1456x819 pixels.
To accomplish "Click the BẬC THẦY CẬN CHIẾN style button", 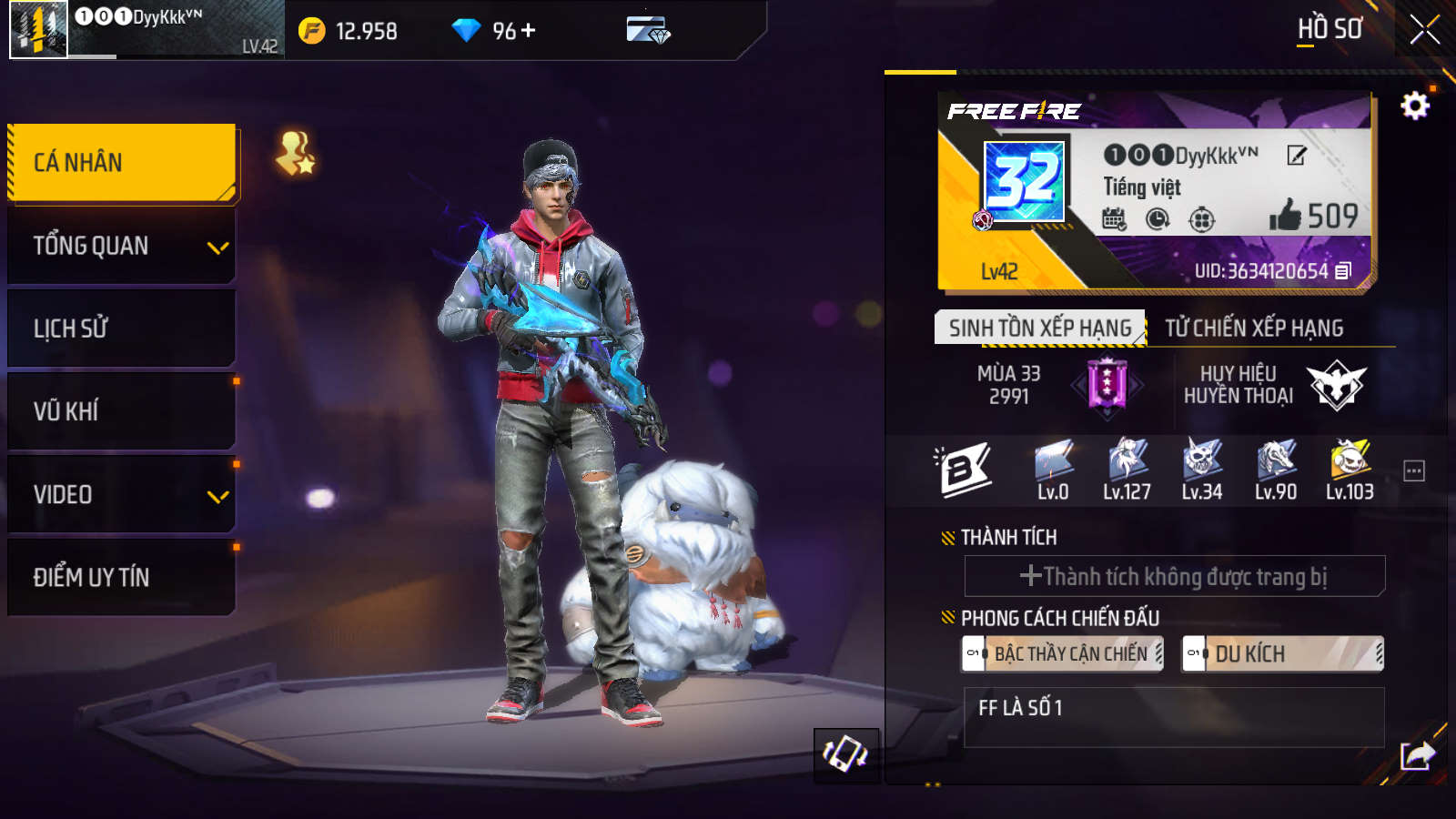I will pyautogui.click(x=1063, y=653).
